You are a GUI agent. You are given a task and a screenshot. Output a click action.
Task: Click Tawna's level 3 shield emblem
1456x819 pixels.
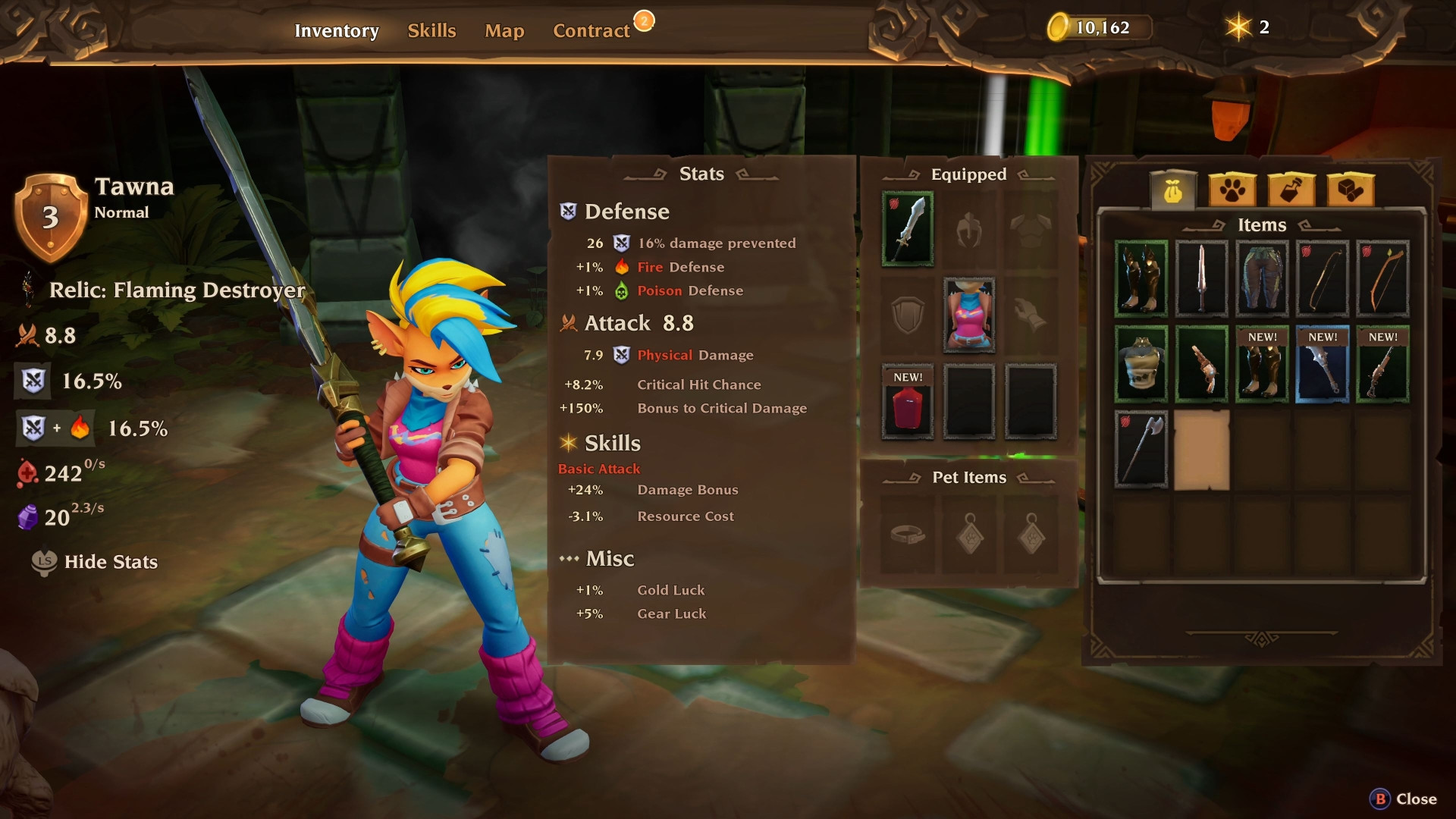coord(50,216)
